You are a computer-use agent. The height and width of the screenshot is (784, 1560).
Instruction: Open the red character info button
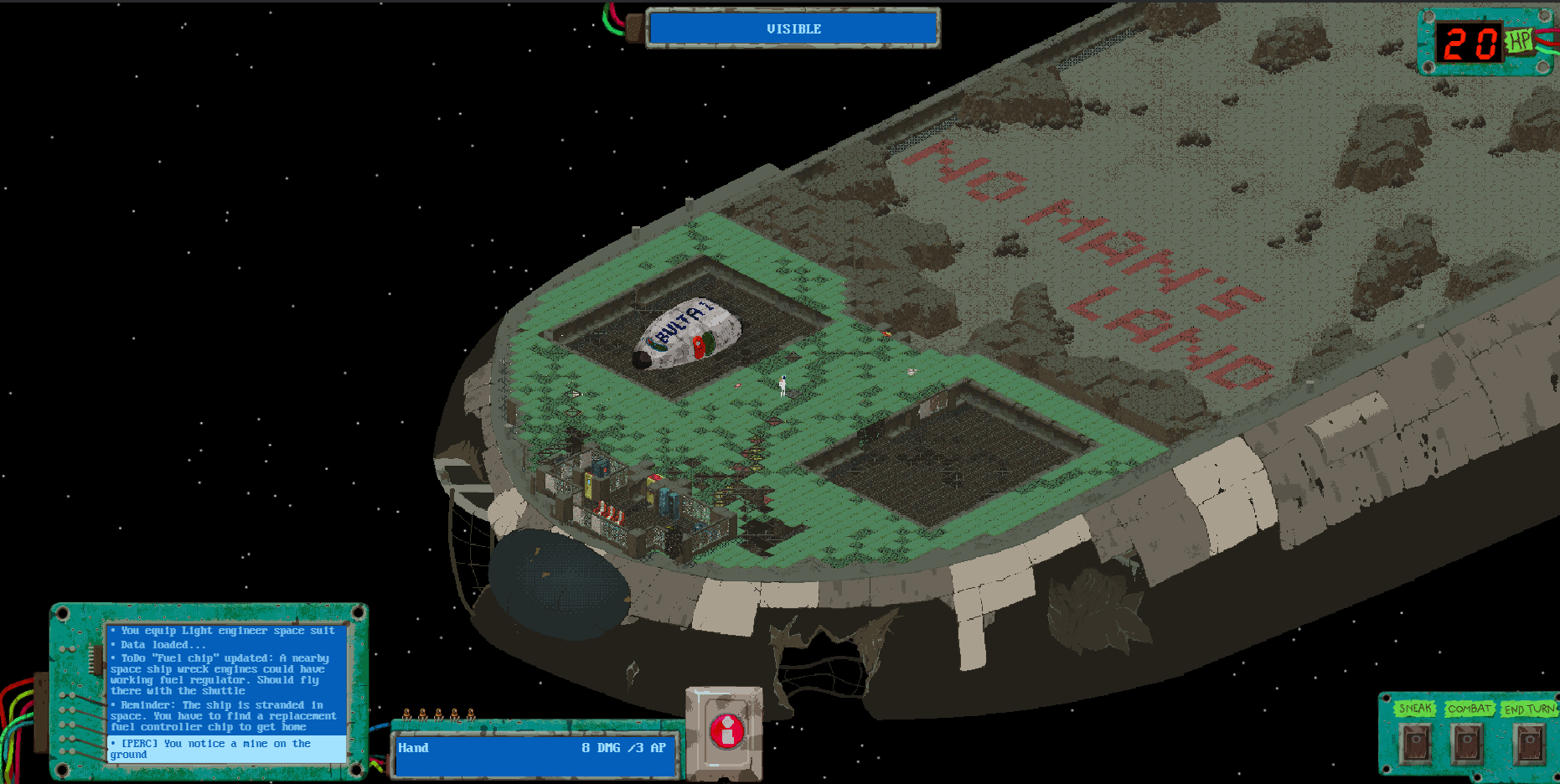(726, 731)
